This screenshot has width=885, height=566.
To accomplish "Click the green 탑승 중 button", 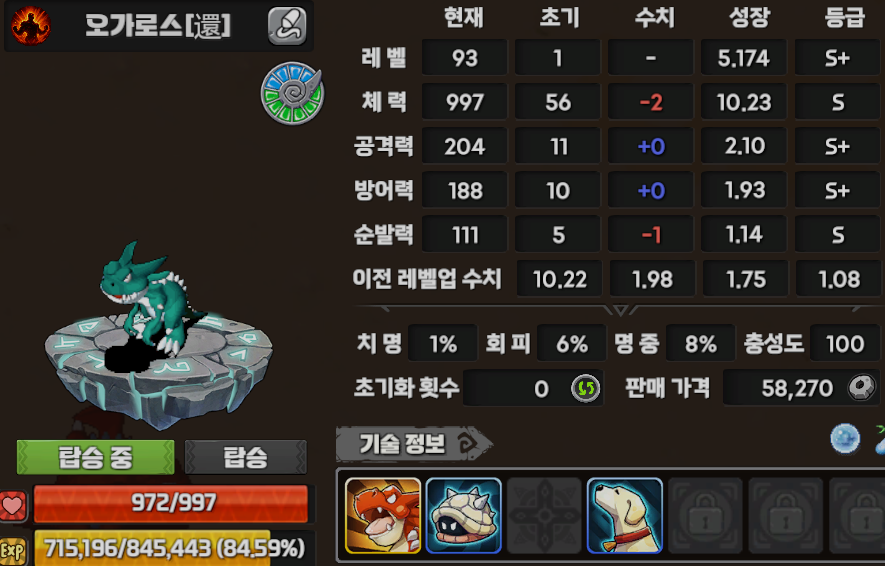I will tap(96, 458).
